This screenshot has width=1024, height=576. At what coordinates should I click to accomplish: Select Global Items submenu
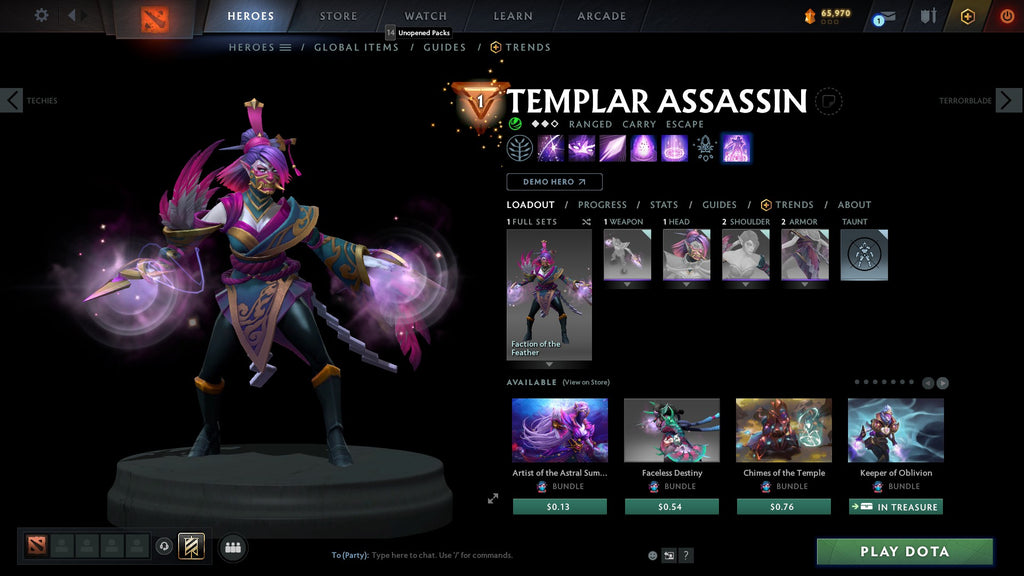[356, 47]
